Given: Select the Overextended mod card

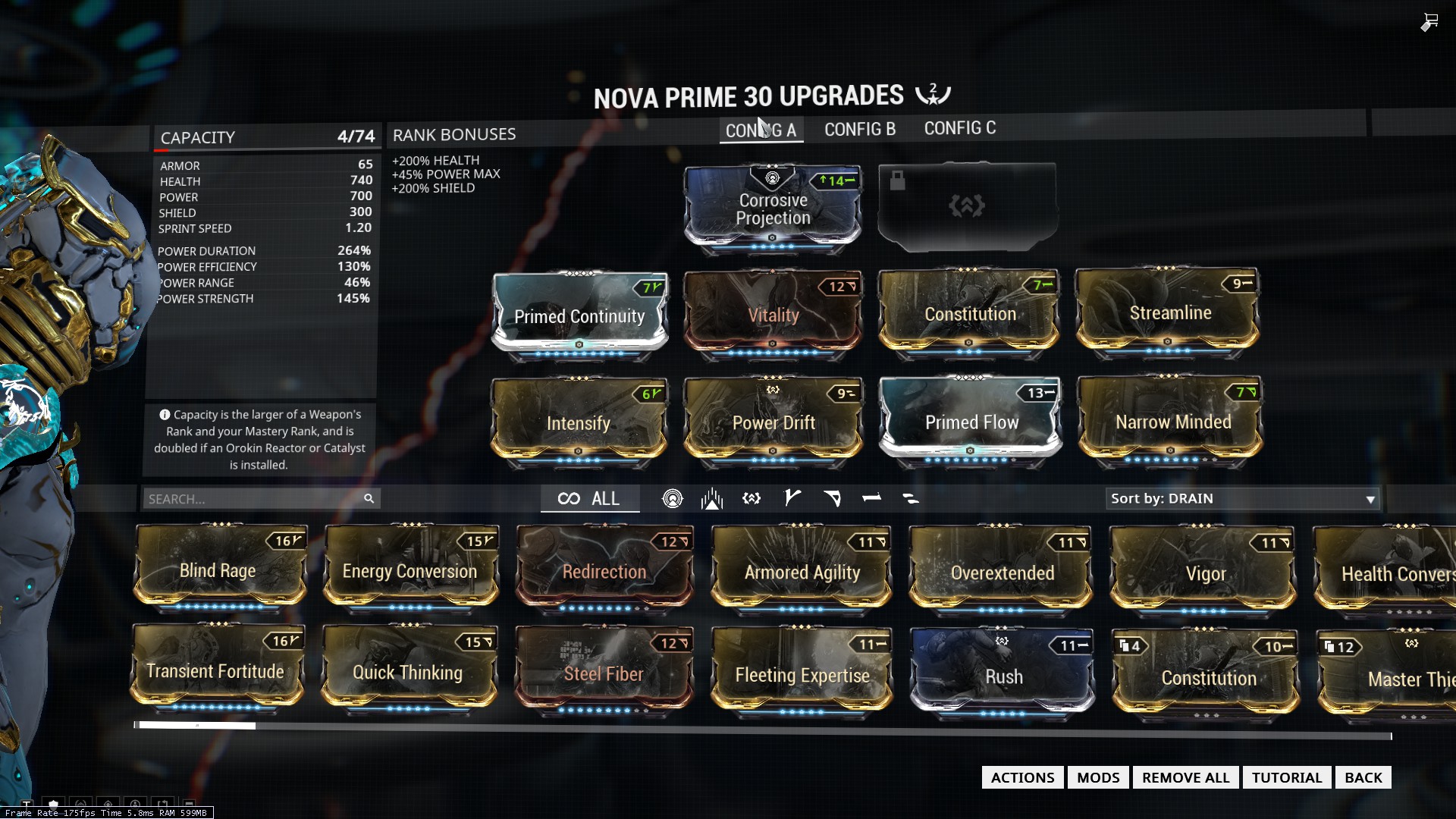Looking at the screenshot, I should tap(1002, 572).
